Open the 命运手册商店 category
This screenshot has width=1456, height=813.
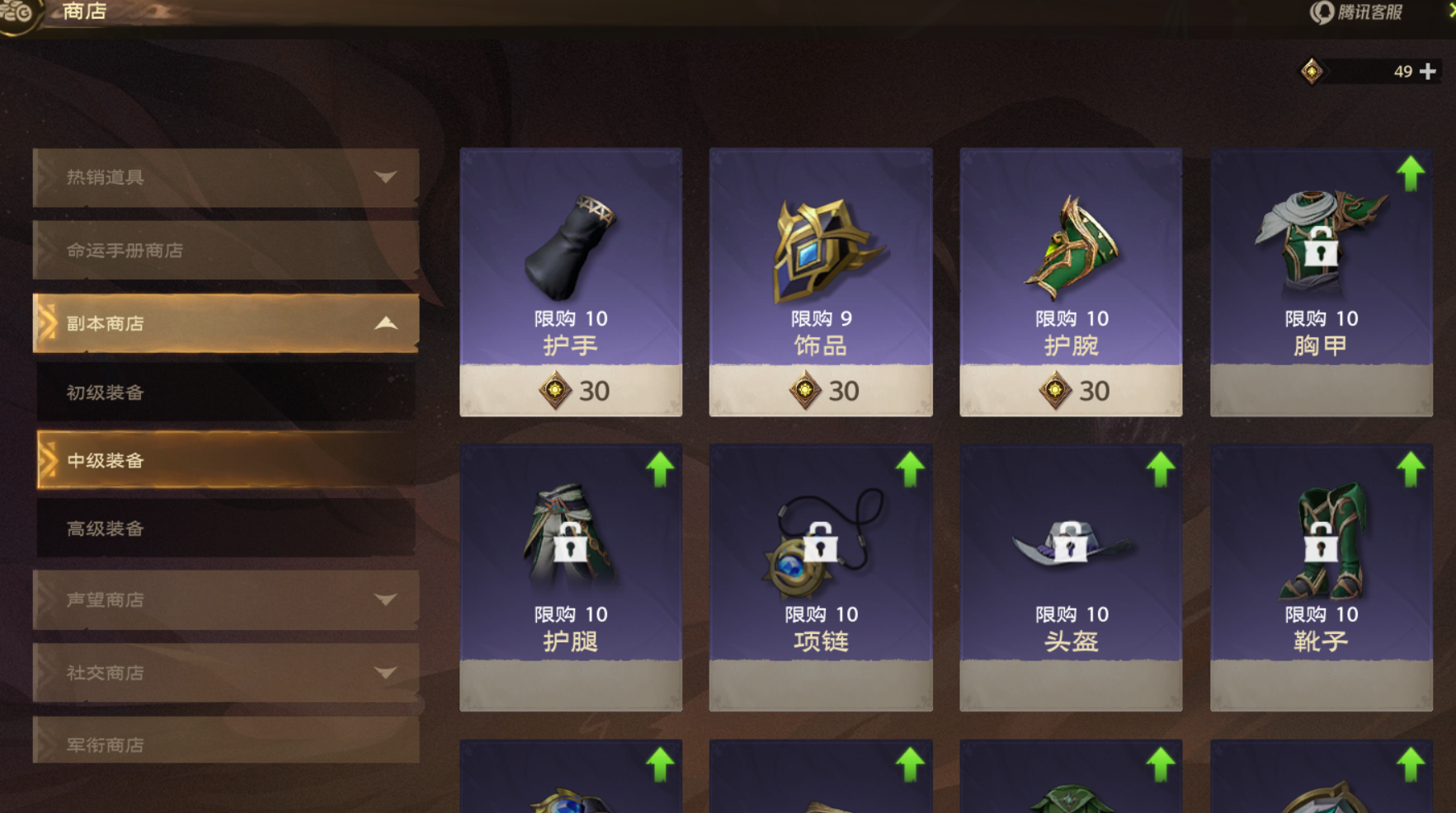pos(225,250)
